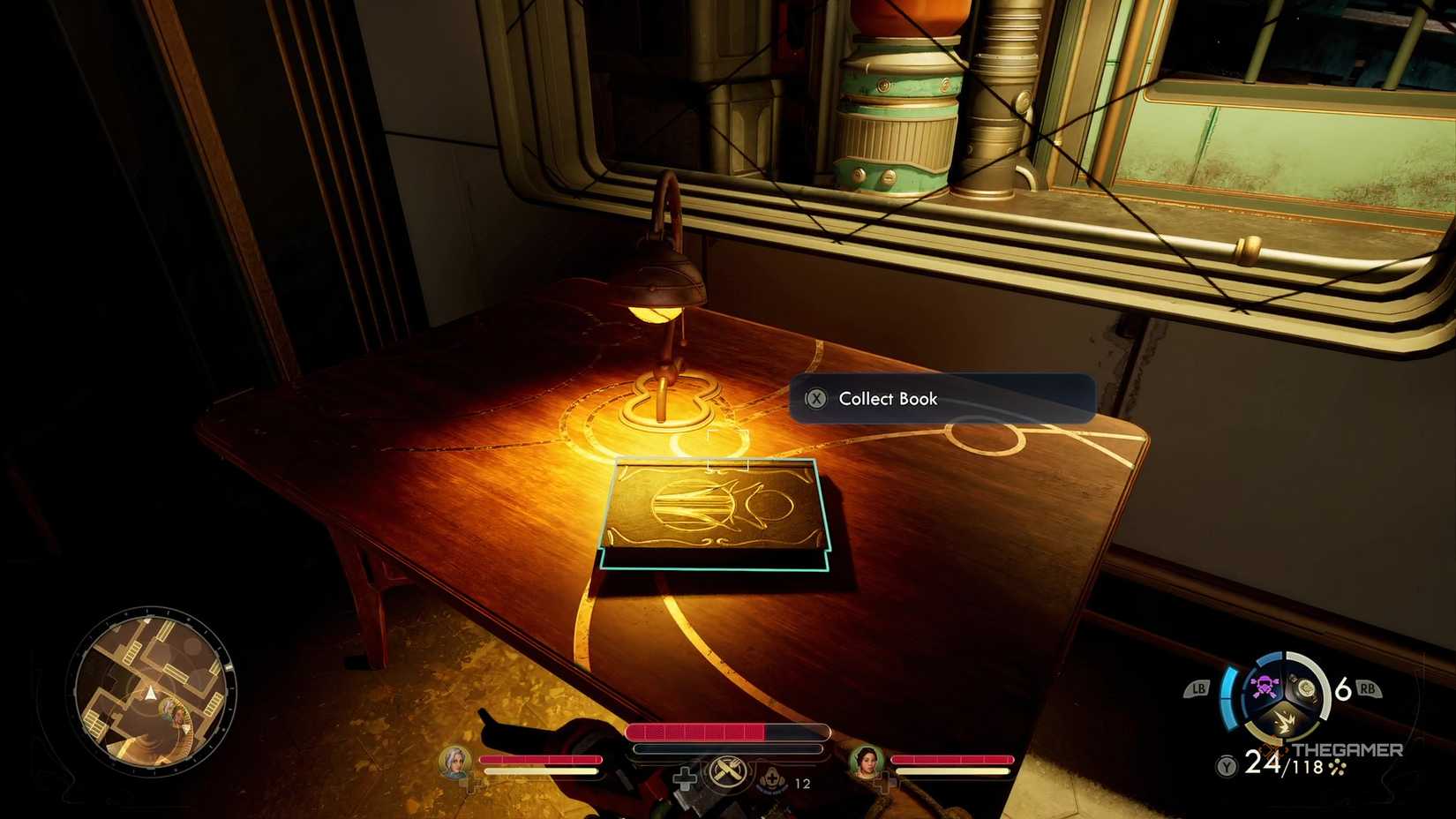
Task: Click the red player health bar
Action: tap(698, 732)
